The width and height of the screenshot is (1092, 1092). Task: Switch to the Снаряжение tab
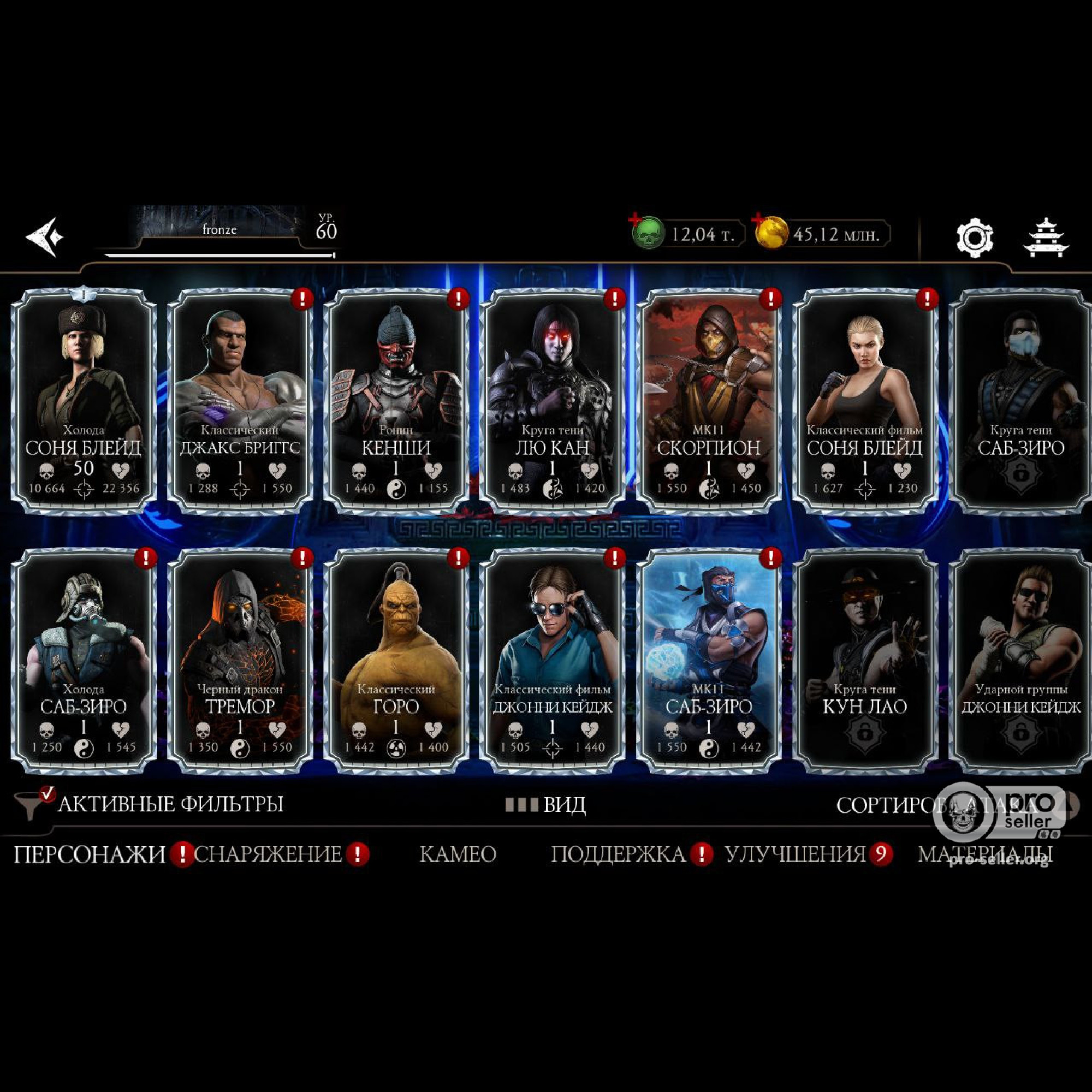(269, 854)
